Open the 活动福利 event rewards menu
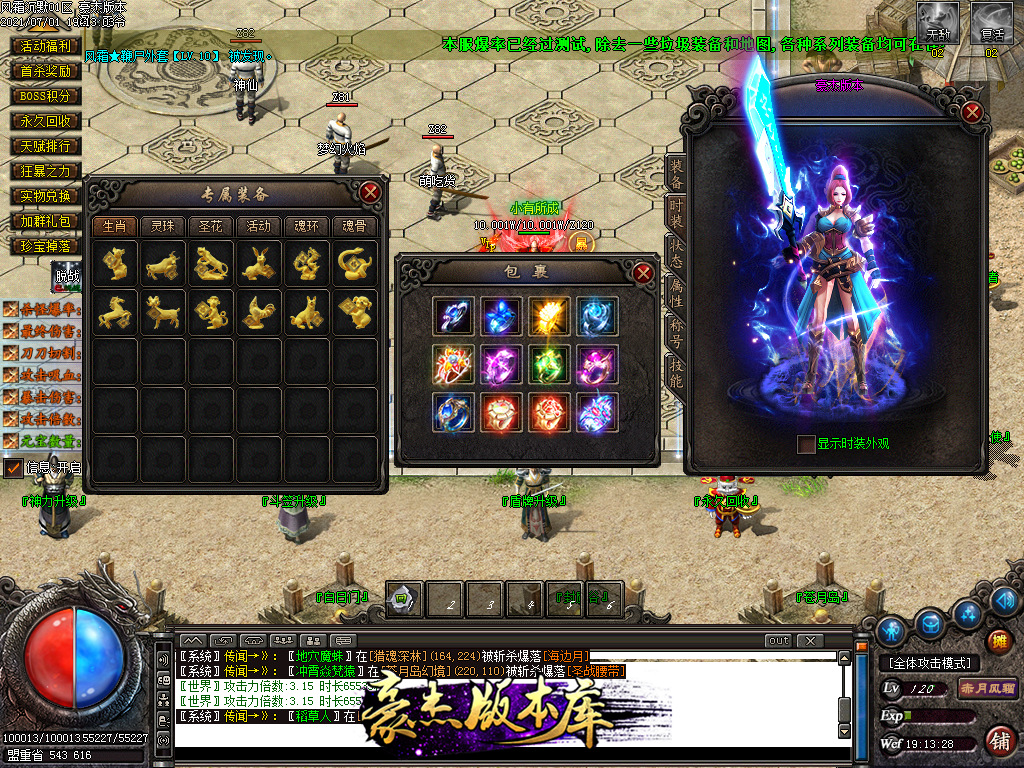The height and width of the screenshot is (768, 1024). pos(46,46)
